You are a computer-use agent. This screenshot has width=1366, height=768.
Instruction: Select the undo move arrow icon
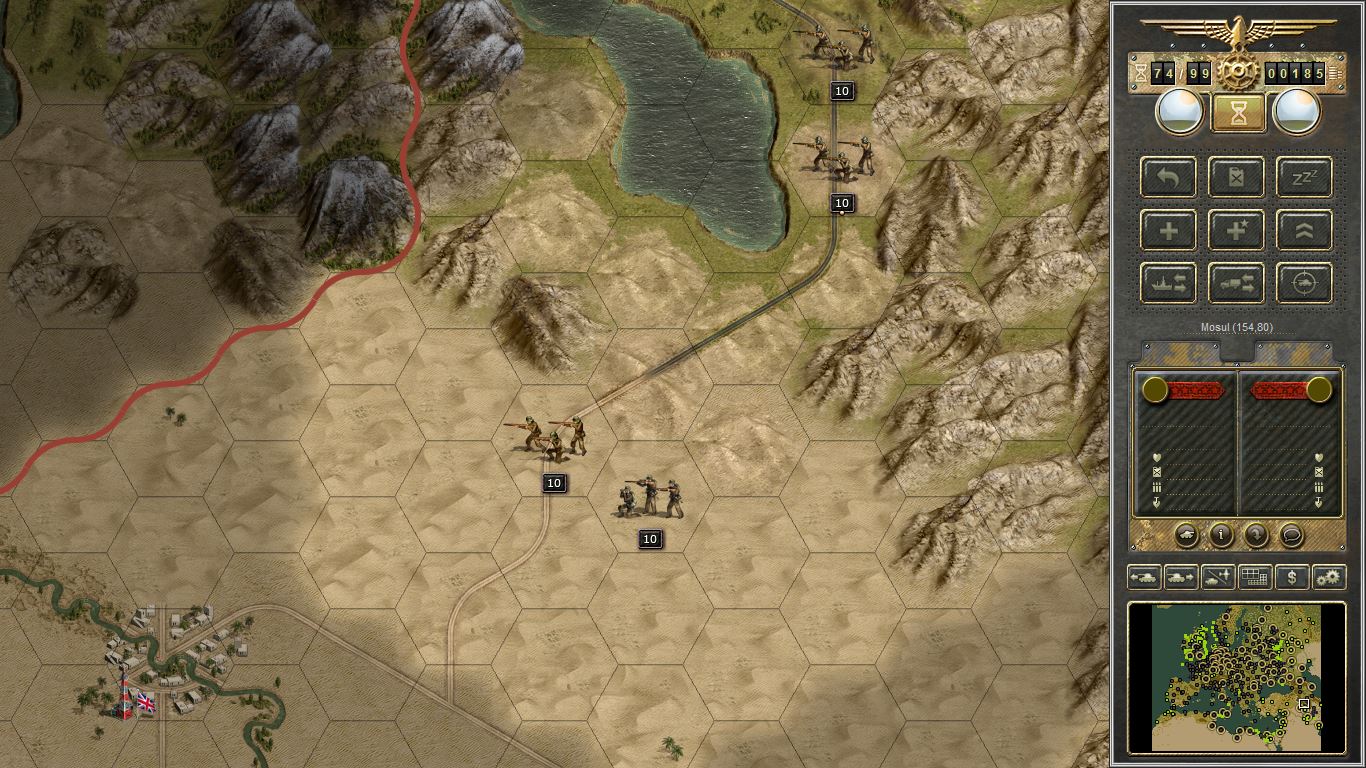tap(1167, 177)
